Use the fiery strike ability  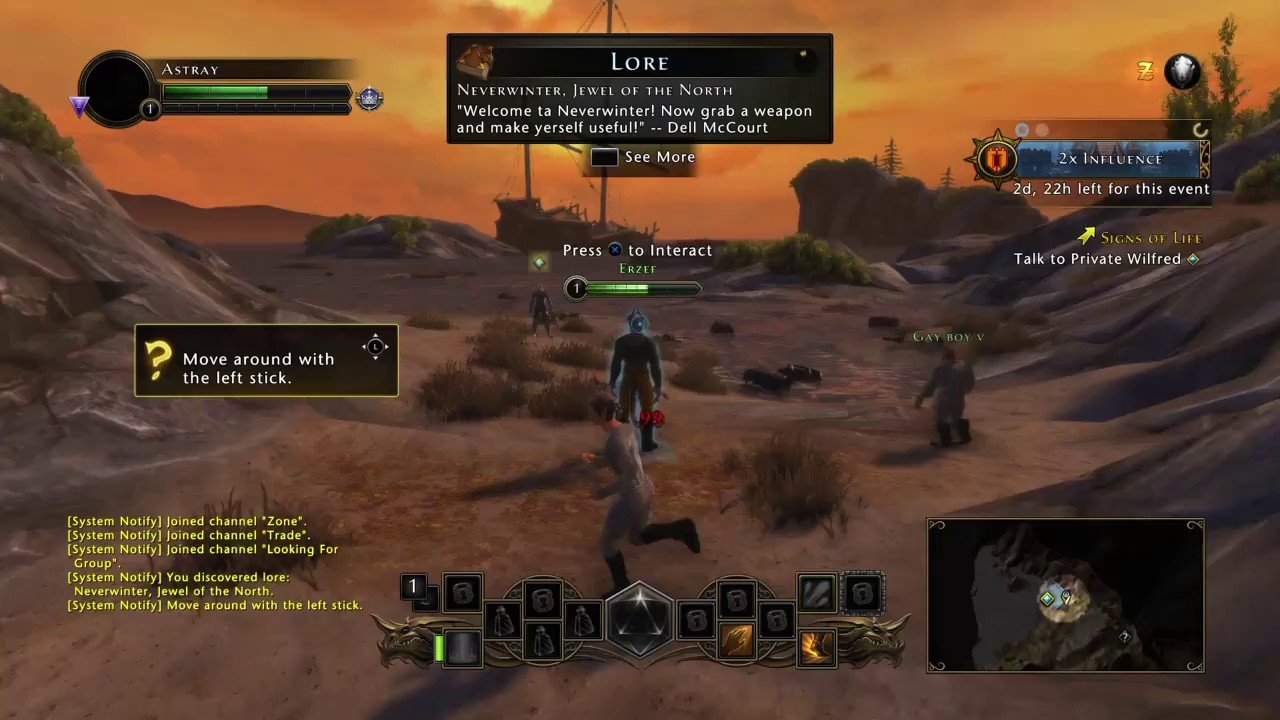click(x=817, y=648)
